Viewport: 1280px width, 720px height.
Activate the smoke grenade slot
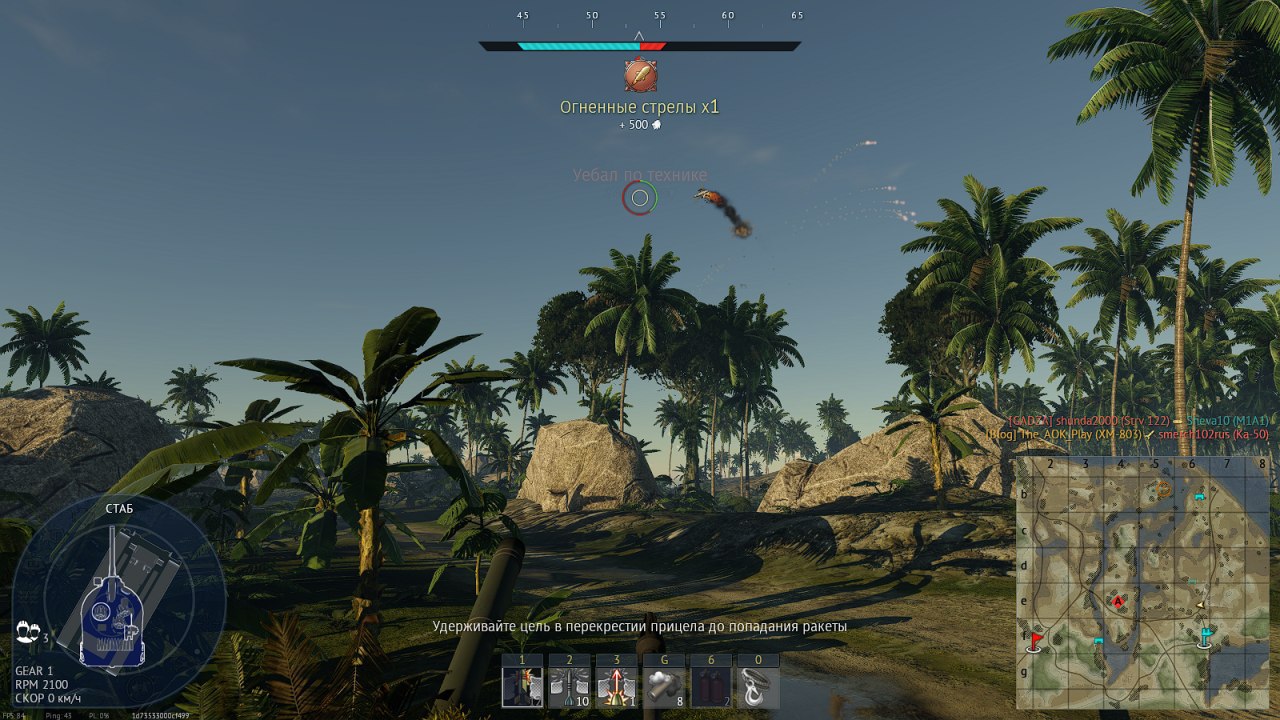(x=664, y=687)
